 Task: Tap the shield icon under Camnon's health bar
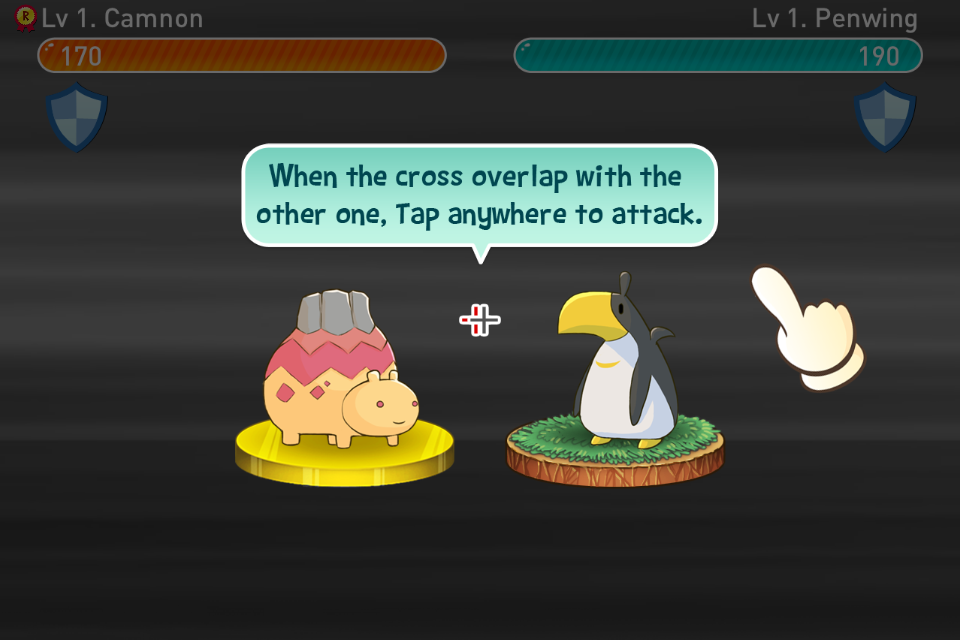pyautogui.click(x=77, y=117)
